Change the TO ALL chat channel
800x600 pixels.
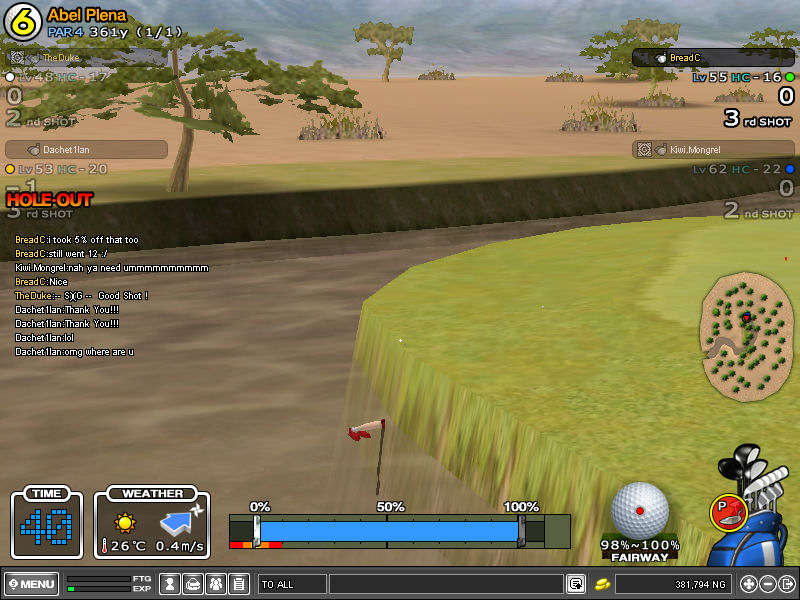click(291, 584)
